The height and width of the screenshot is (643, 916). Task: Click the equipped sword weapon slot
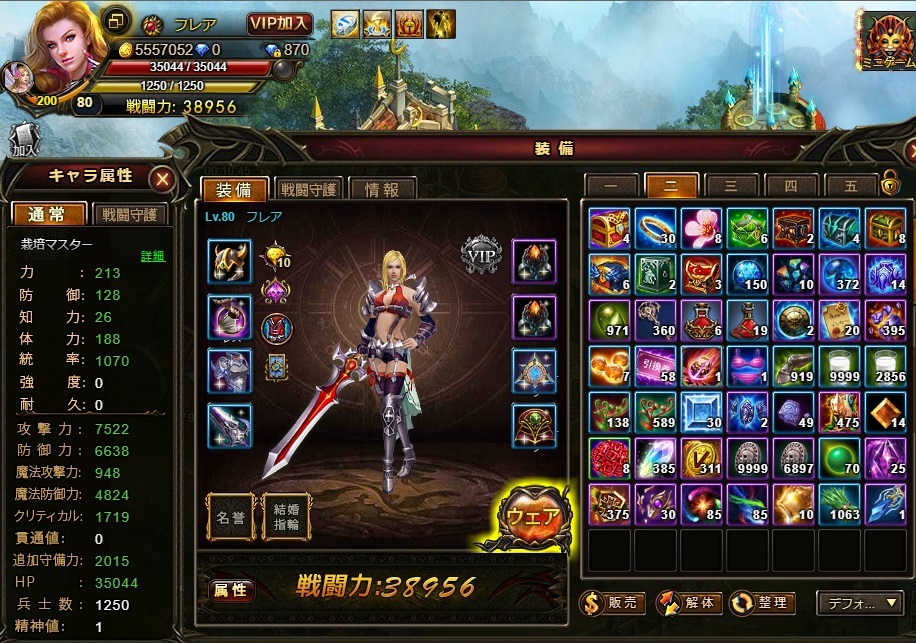pos(229,425)
